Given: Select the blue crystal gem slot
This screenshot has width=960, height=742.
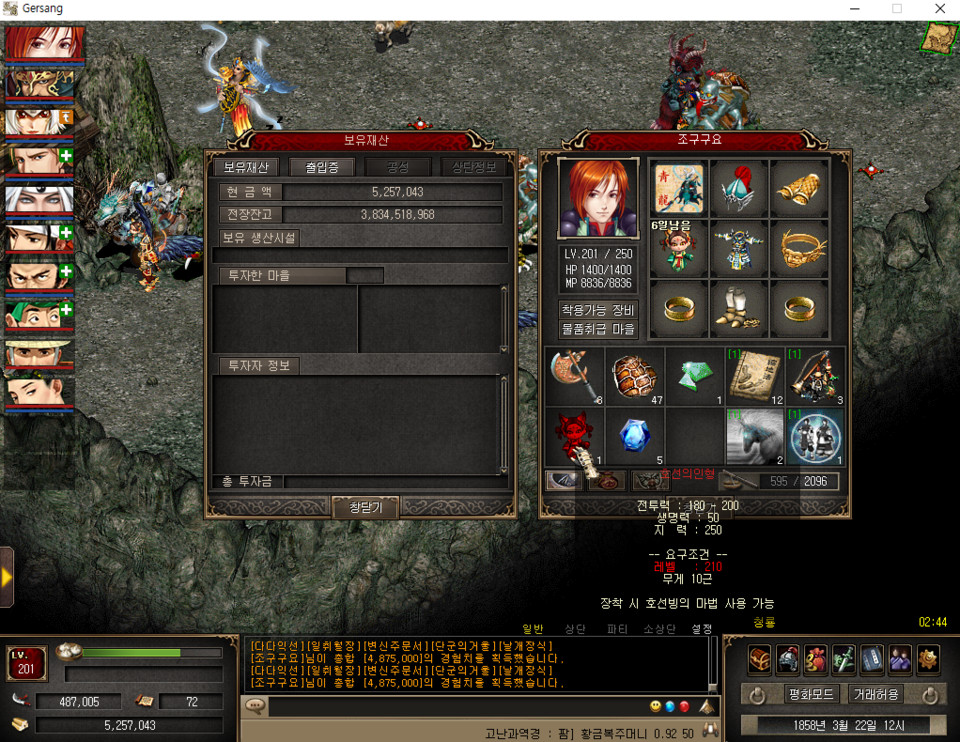Looking at the screenshot, I should click(634, 437).
